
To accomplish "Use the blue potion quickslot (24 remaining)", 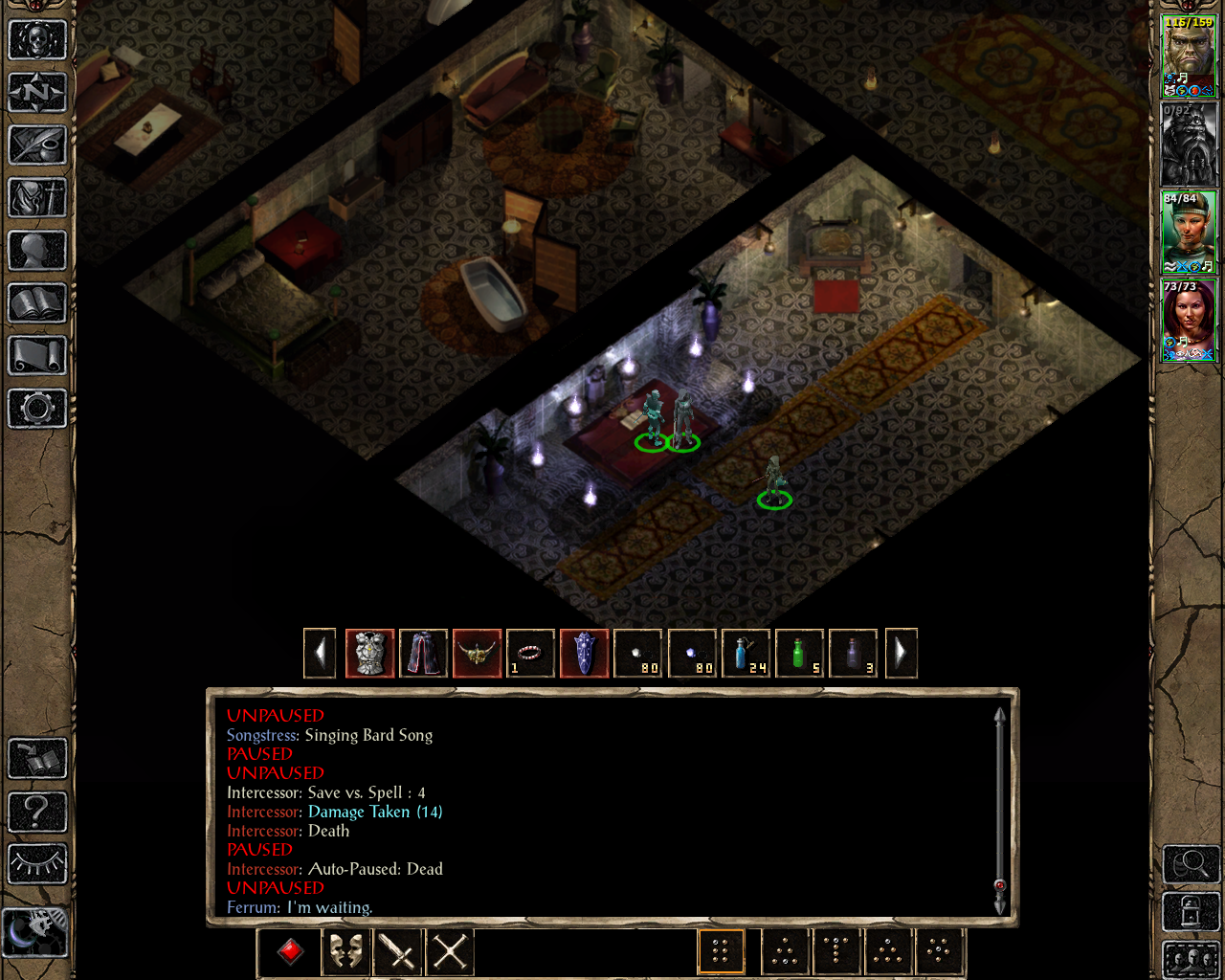I will (x=746, y=654).
